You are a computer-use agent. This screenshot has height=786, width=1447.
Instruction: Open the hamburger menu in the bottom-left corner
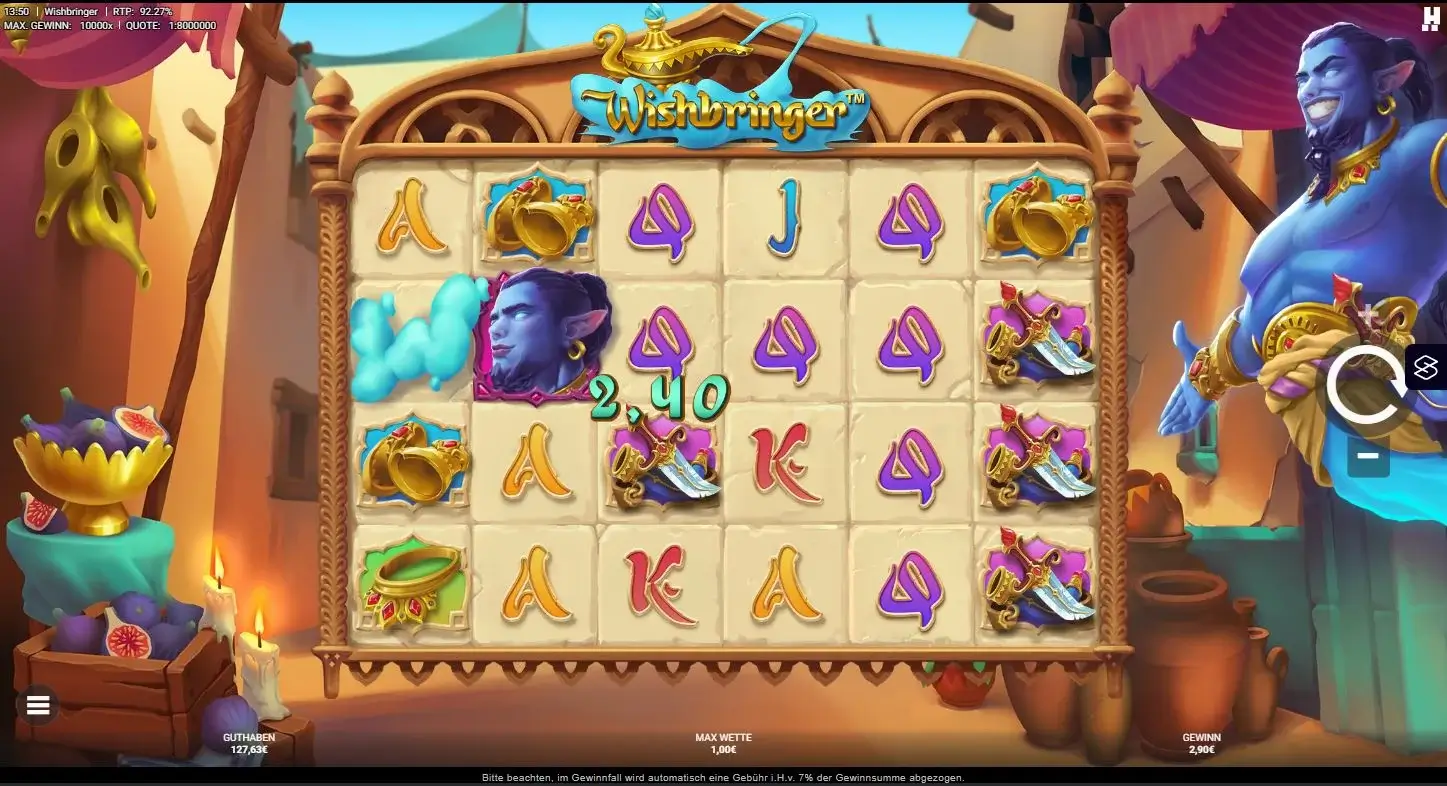(37, 705)
